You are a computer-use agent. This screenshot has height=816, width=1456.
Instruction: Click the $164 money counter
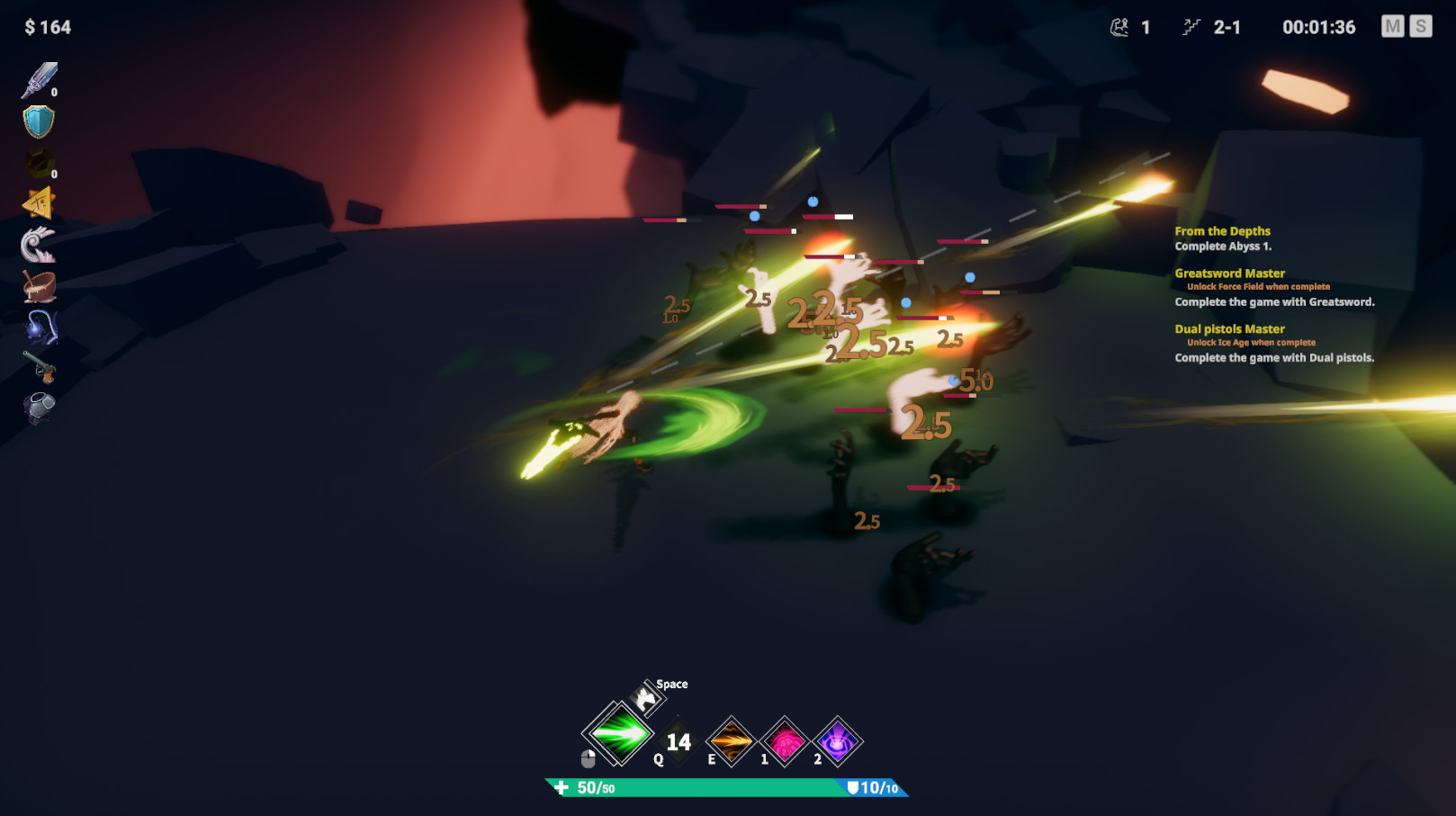pos(47,27)
